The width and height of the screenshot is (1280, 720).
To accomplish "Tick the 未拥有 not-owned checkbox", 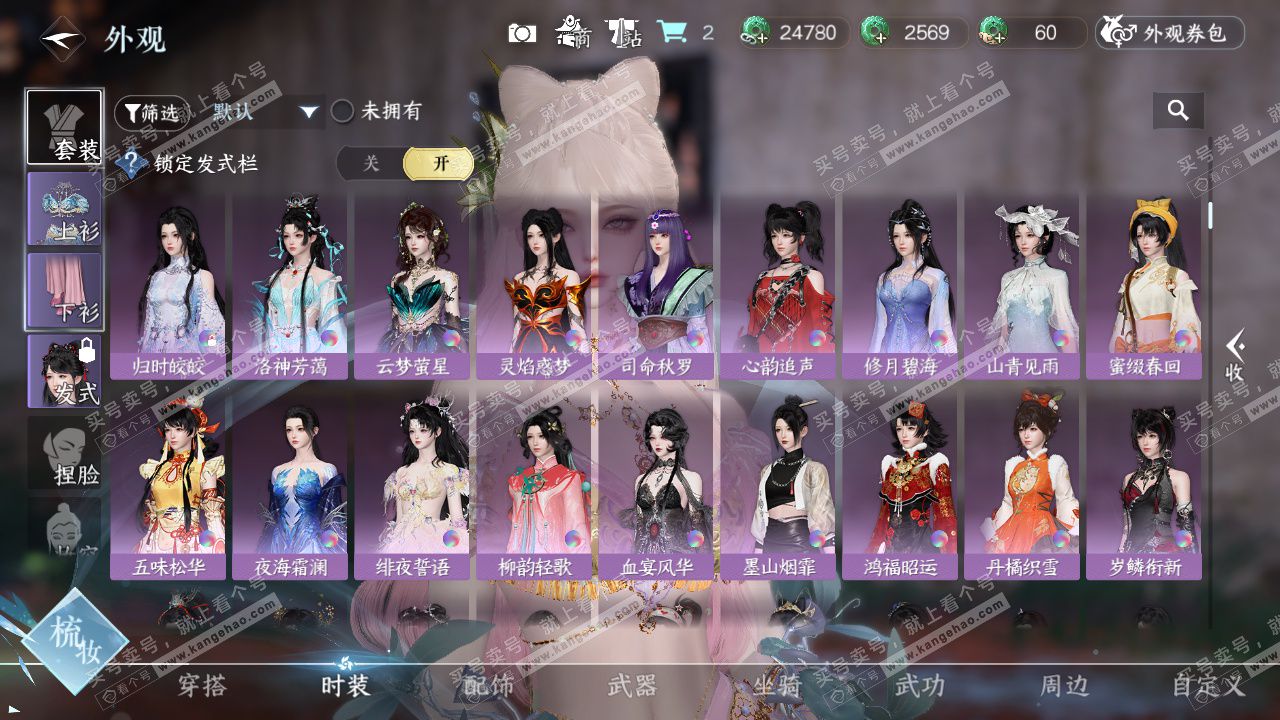I will tap(343, 111).
